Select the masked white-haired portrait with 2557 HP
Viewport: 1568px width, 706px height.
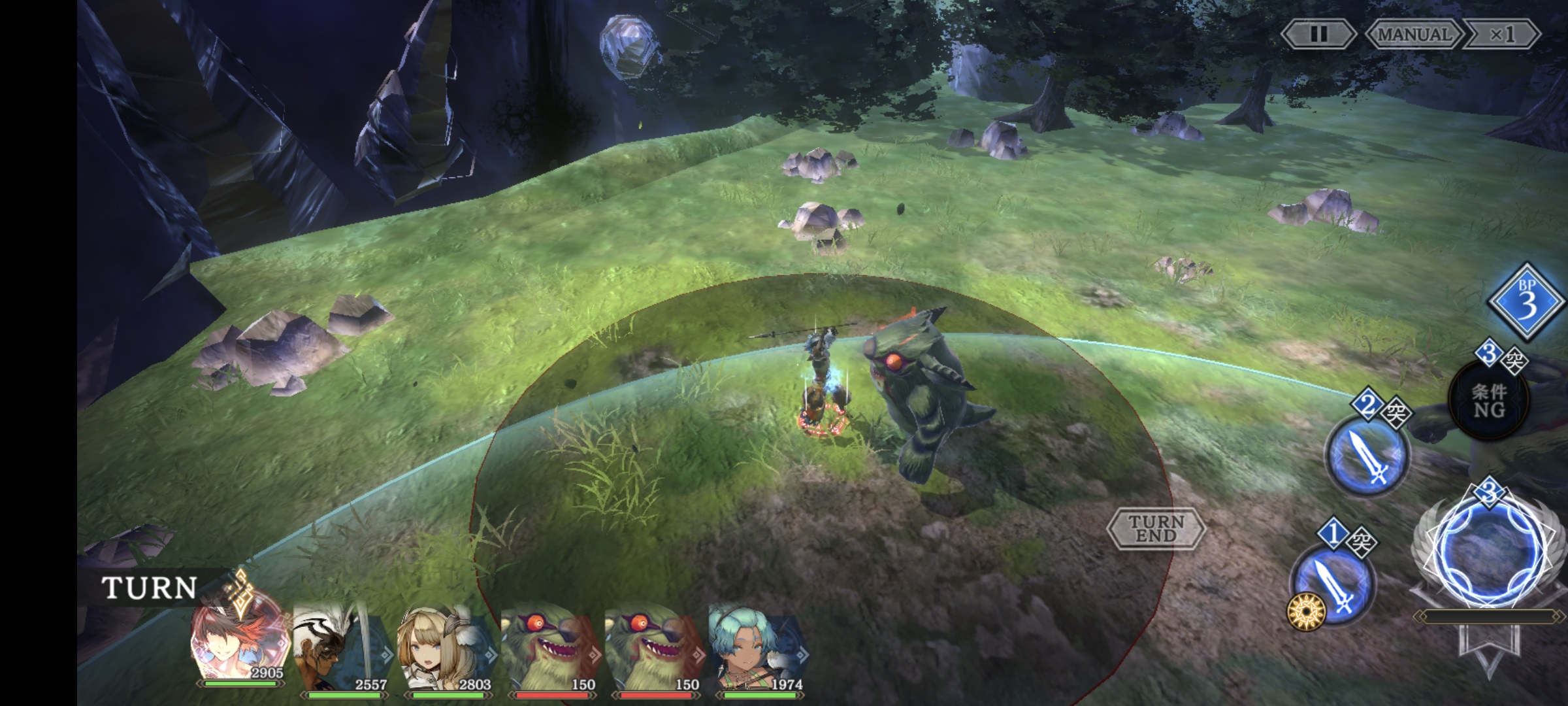[x=340, y=647]
